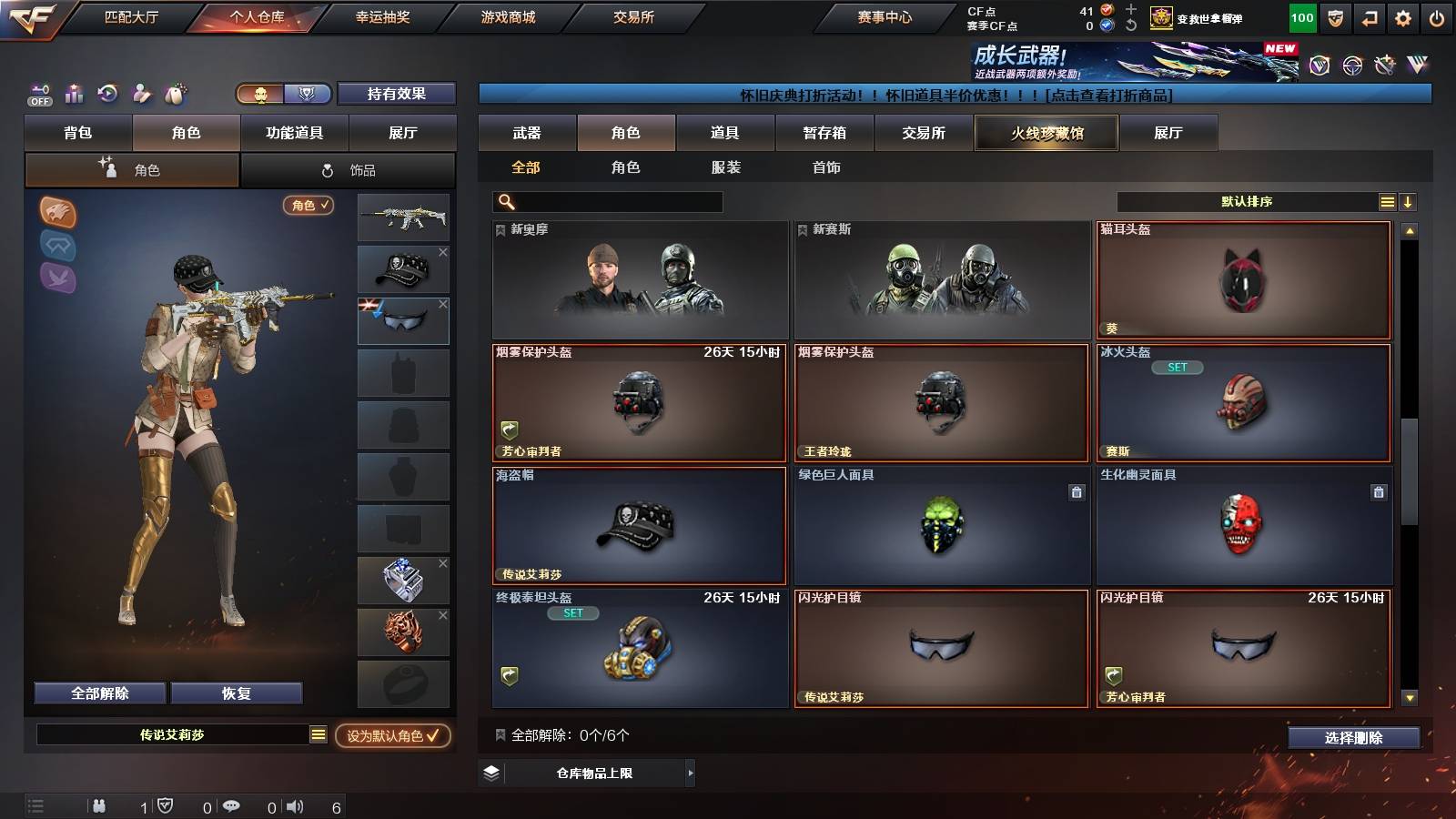Switch to the 火线珍藏馆 tab
Image resolution: width=1456 pixels, height=819 pixels.
1046,133
